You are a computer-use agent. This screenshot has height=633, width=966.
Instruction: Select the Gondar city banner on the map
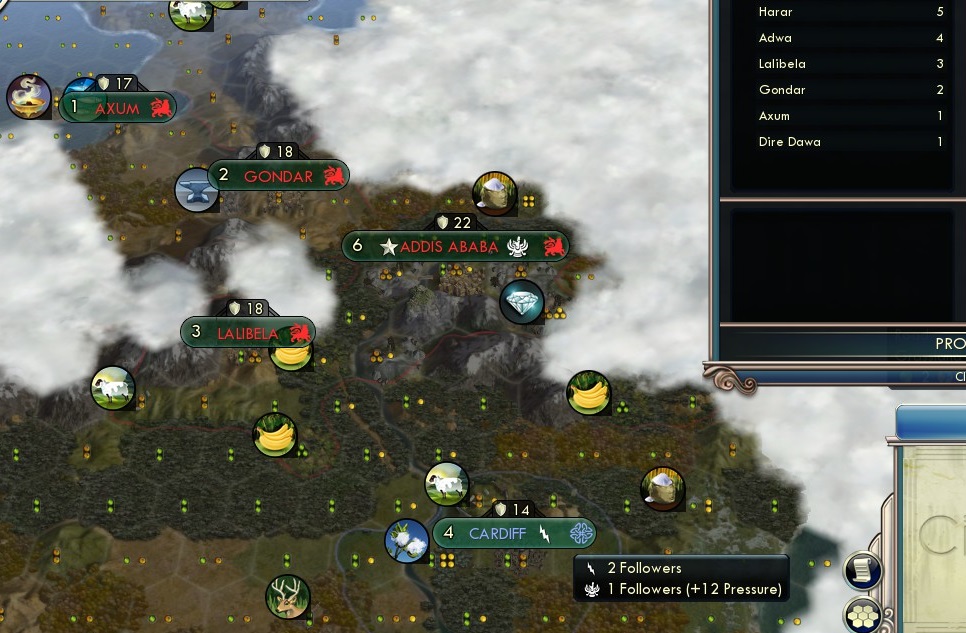[x=278, y=176]
